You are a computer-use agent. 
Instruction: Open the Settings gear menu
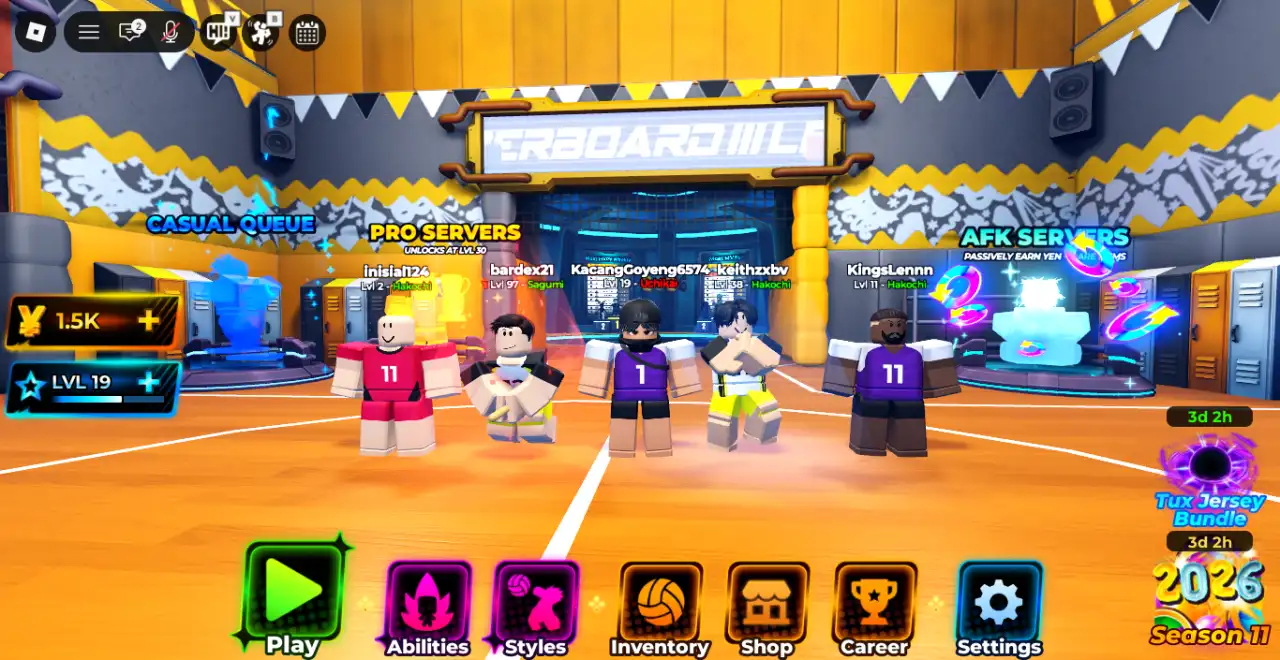[999, 601]
